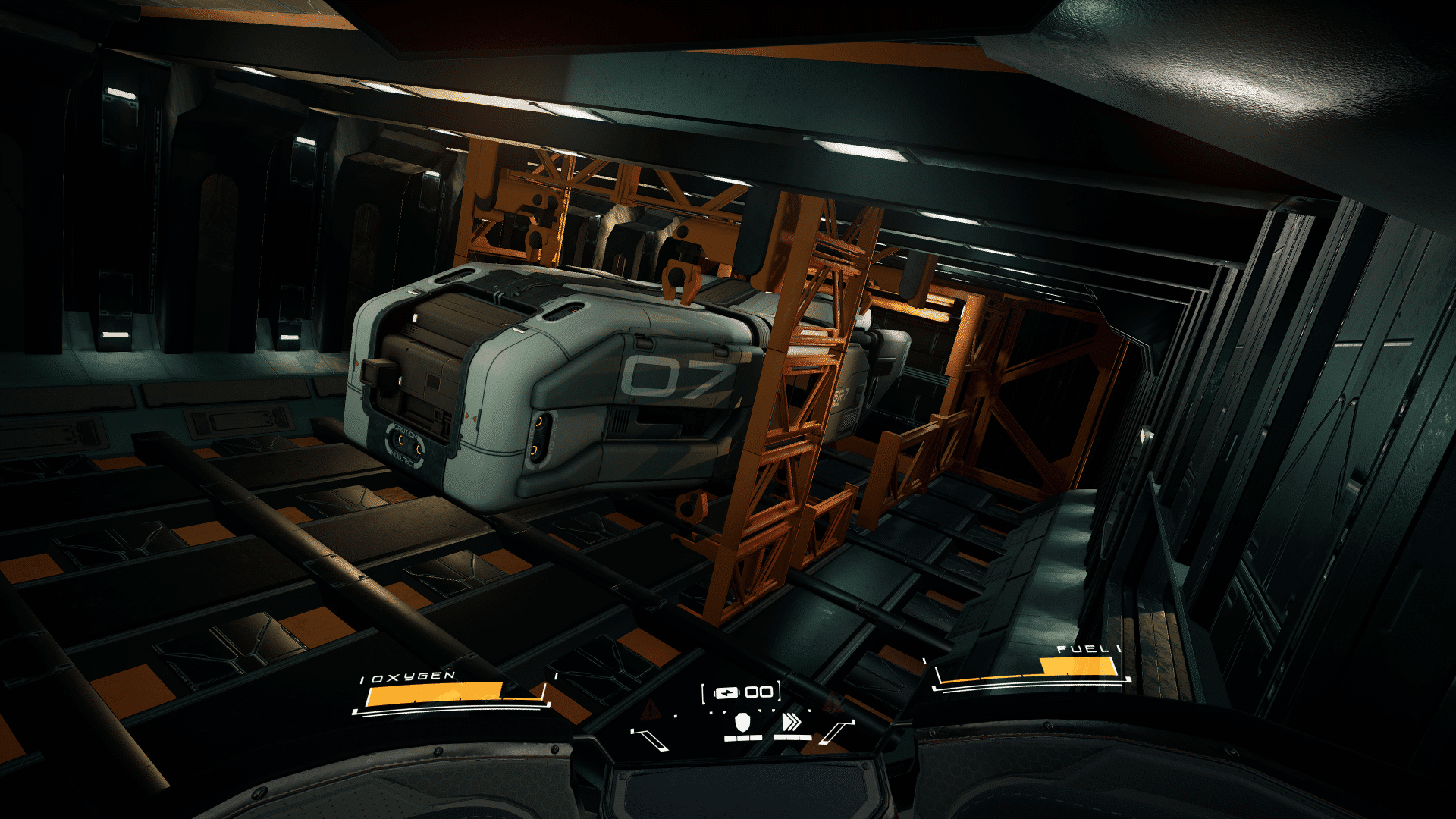The height and width of the screenshot is (819, 1456).
Task: Select the shield icon on the HUD
Action: [x=742, y=722]
